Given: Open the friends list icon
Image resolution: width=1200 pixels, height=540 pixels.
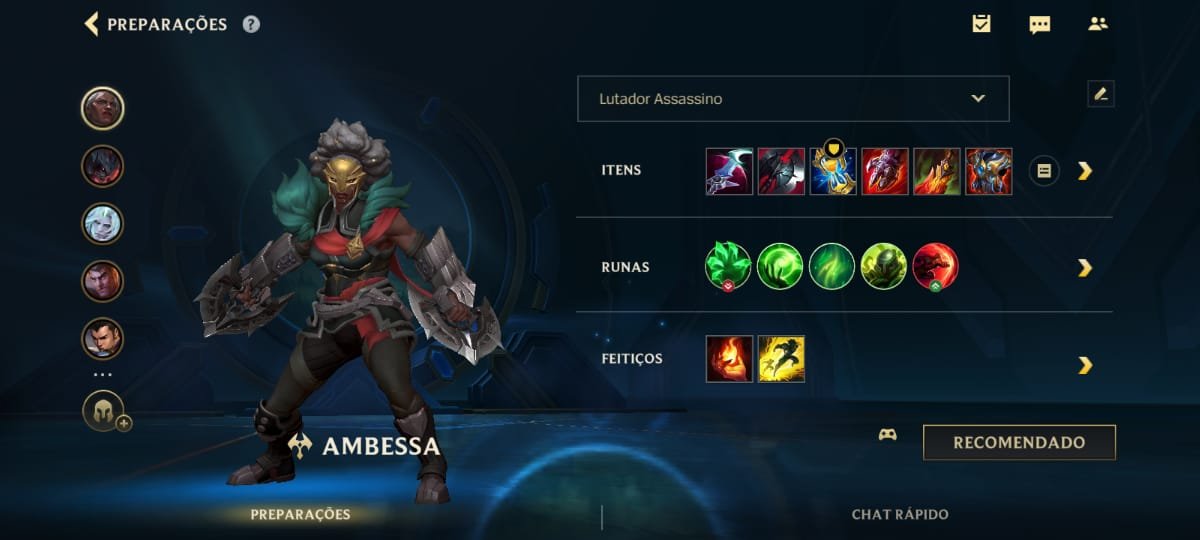Looking at the screenshot, I should pyautogui.click(x=1098, y=24).
